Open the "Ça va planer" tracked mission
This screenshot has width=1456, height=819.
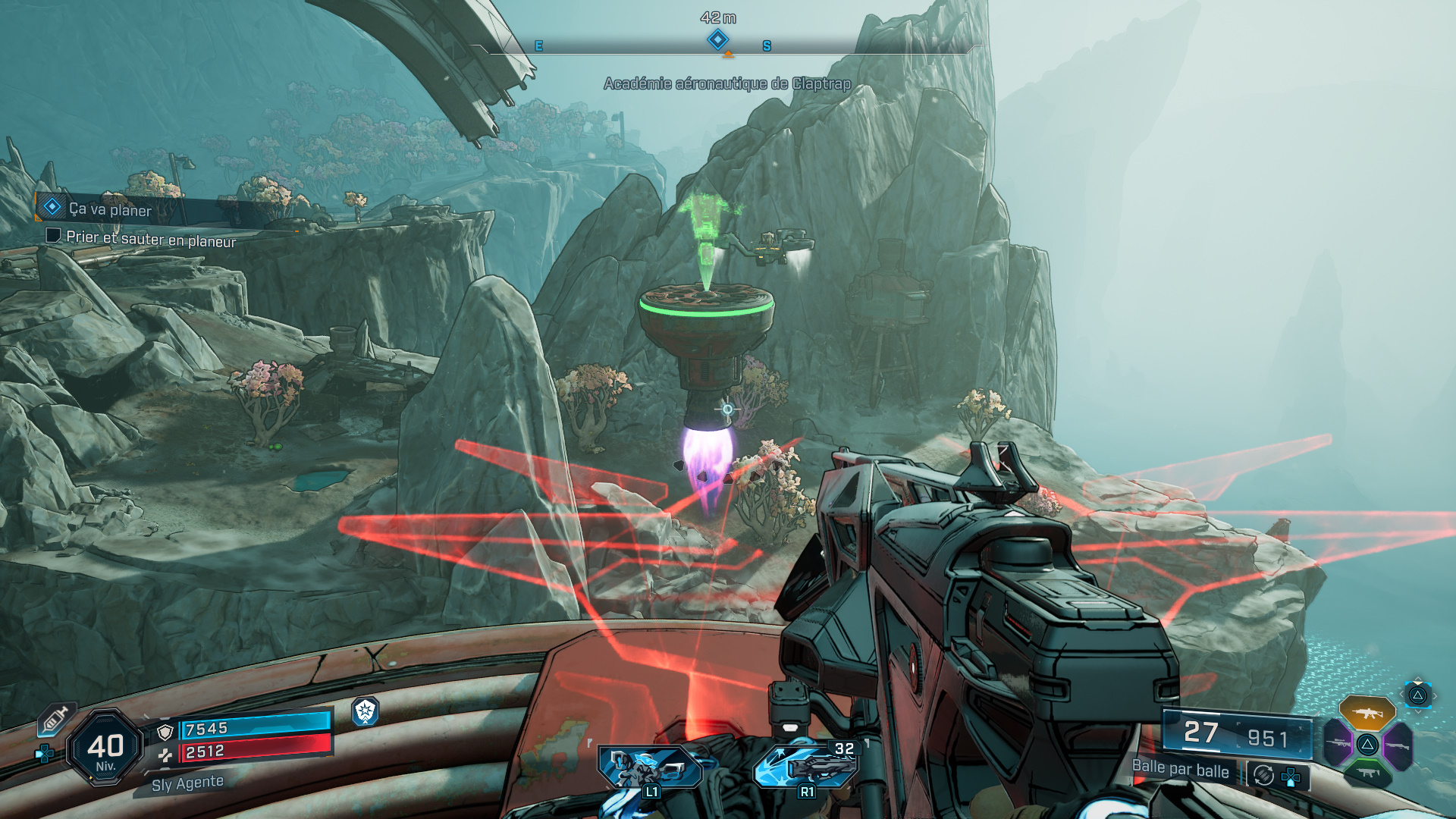(x=110, y=209)
